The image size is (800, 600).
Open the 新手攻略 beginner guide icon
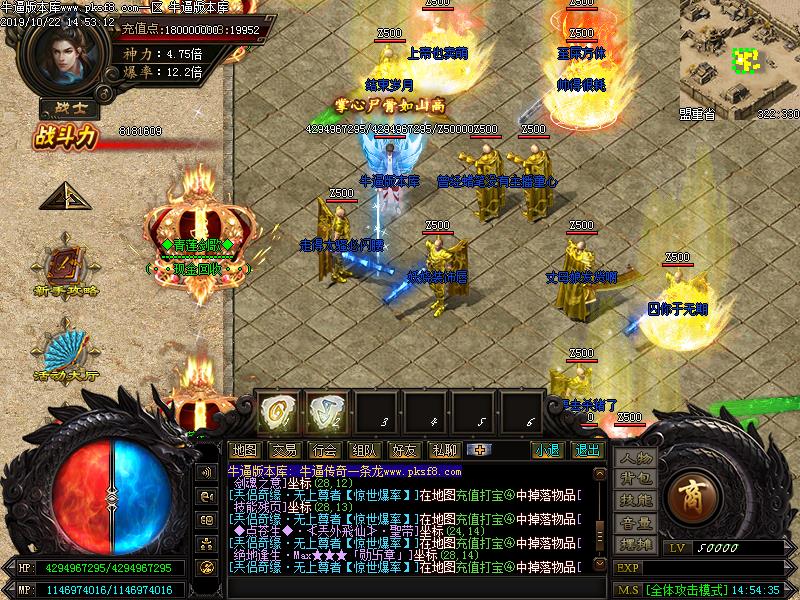click(67, 268)
